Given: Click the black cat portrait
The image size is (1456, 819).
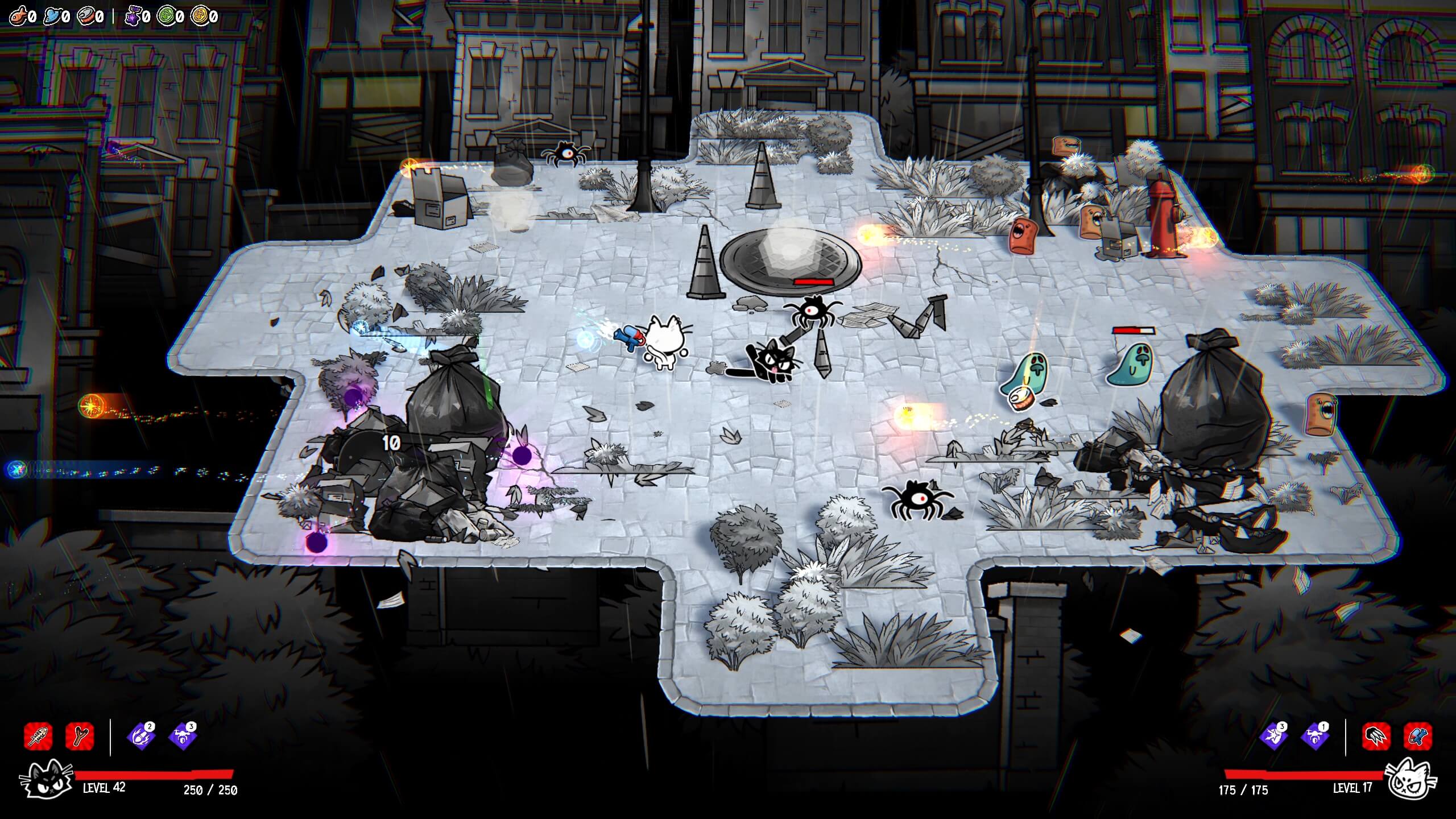Looking at the screenshot, I should [x=45, y=780].
